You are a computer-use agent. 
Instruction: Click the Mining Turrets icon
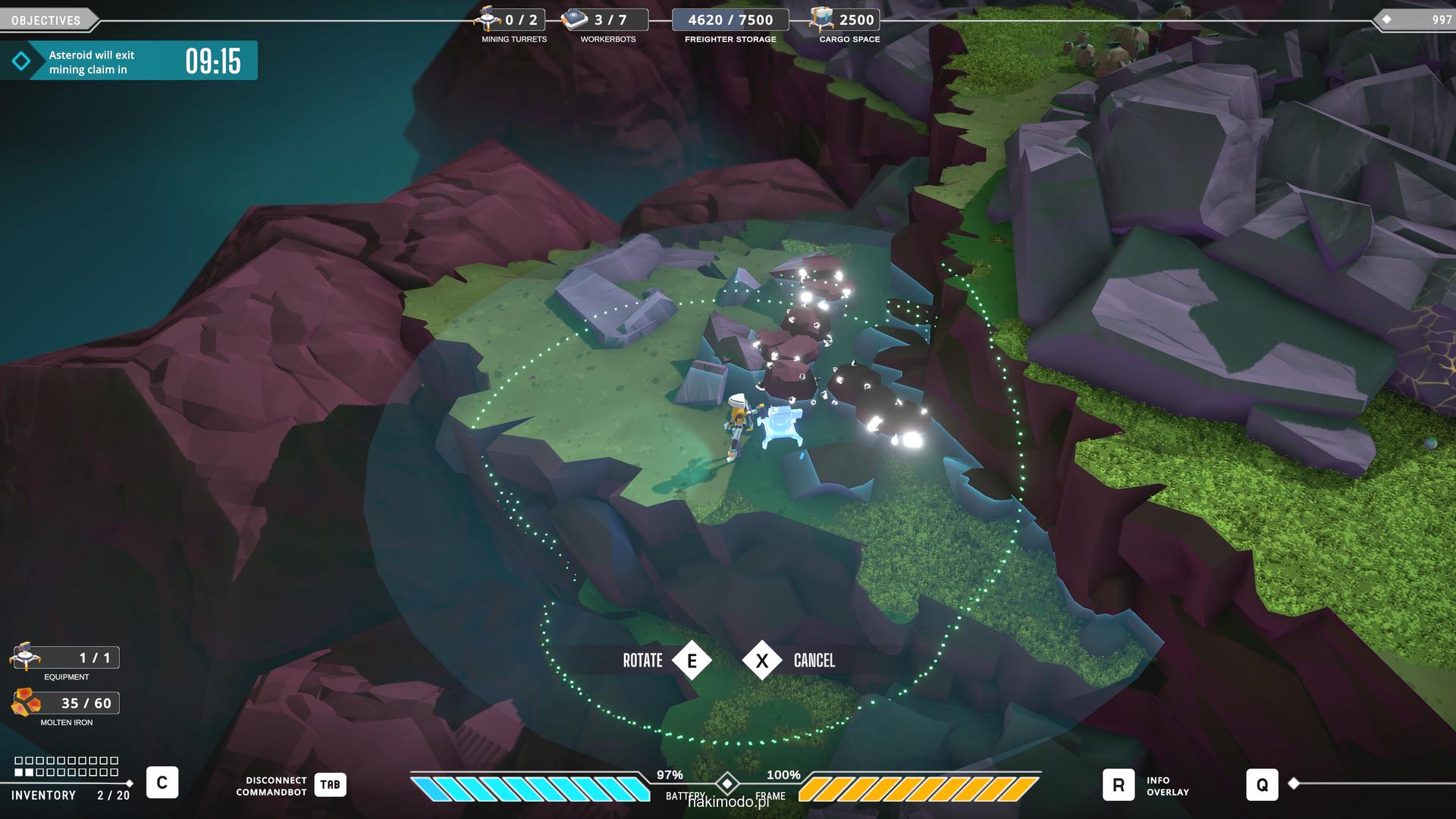coord(488,19)
